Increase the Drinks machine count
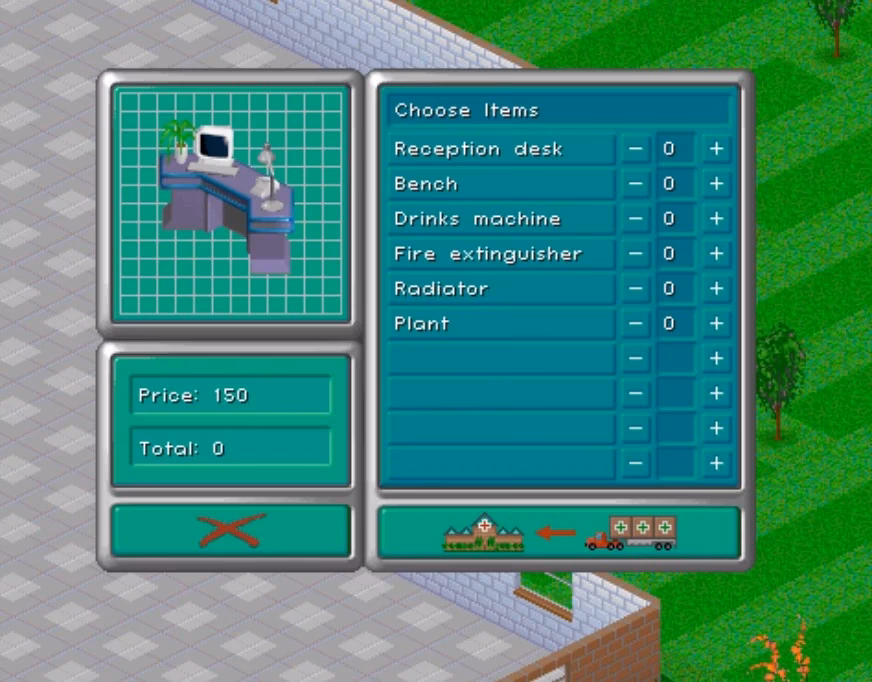This screenshot has width=872, height=682. (716, 219)
